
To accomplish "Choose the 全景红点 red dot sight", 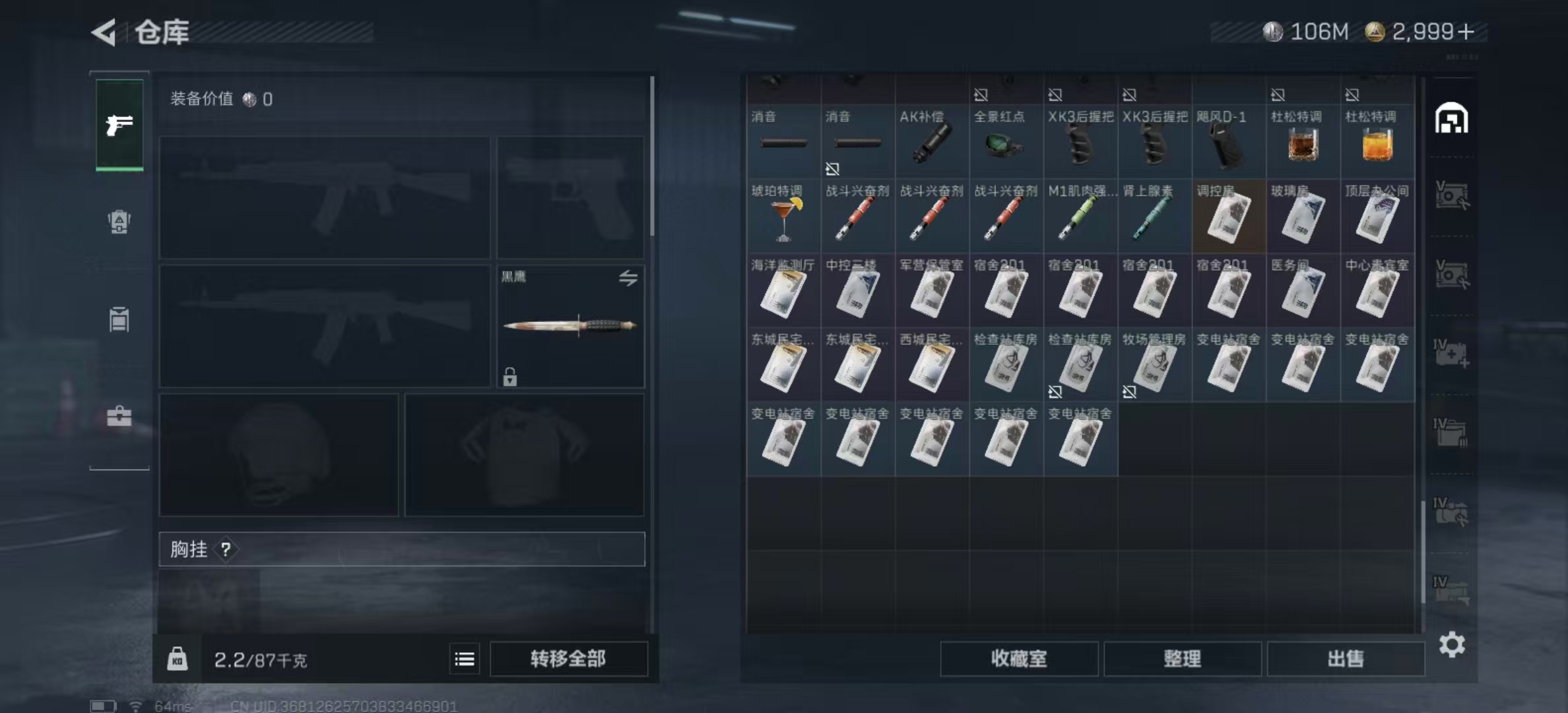I will 1006,142.
